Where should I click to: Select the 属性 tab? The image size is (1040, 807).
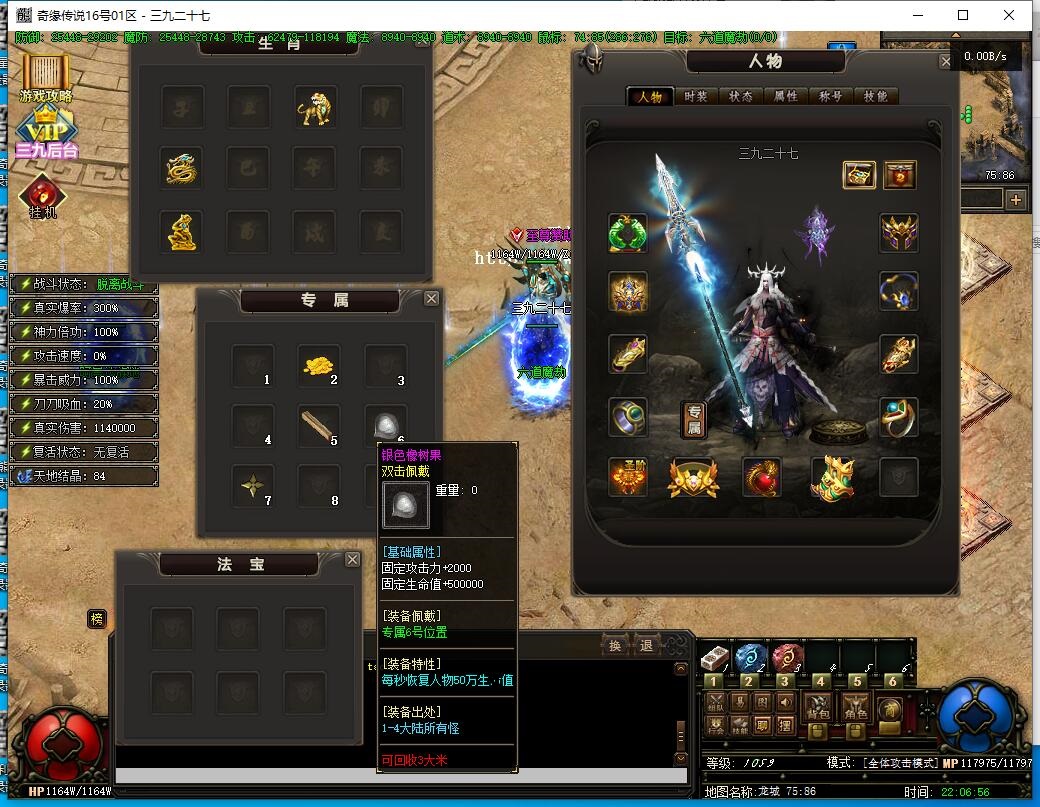786,97
